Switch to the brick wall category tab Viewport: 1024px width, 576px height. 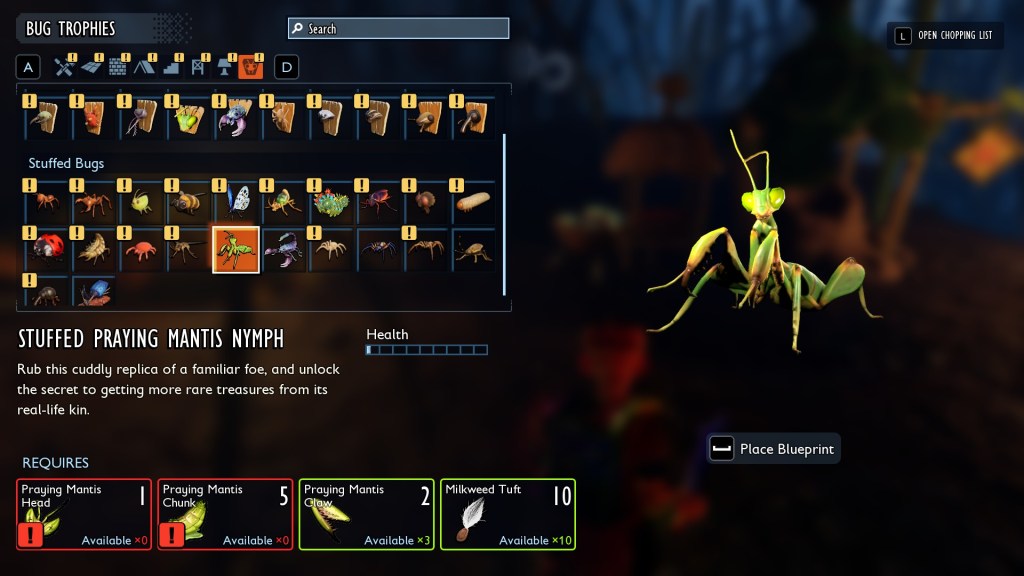[x=118, y=67]
